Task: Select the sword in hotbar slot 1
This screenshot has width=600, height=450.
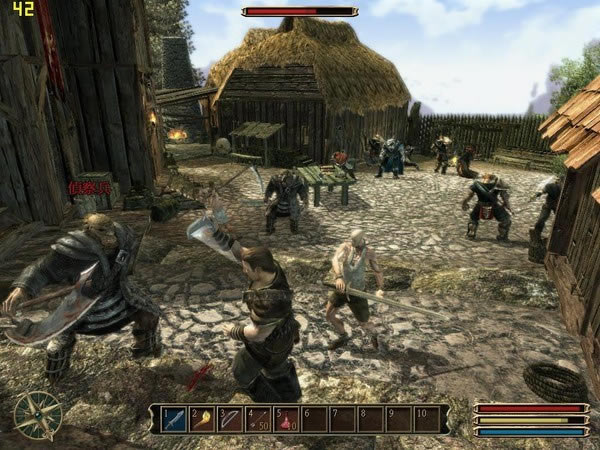Action: click(x=174, y=419)
